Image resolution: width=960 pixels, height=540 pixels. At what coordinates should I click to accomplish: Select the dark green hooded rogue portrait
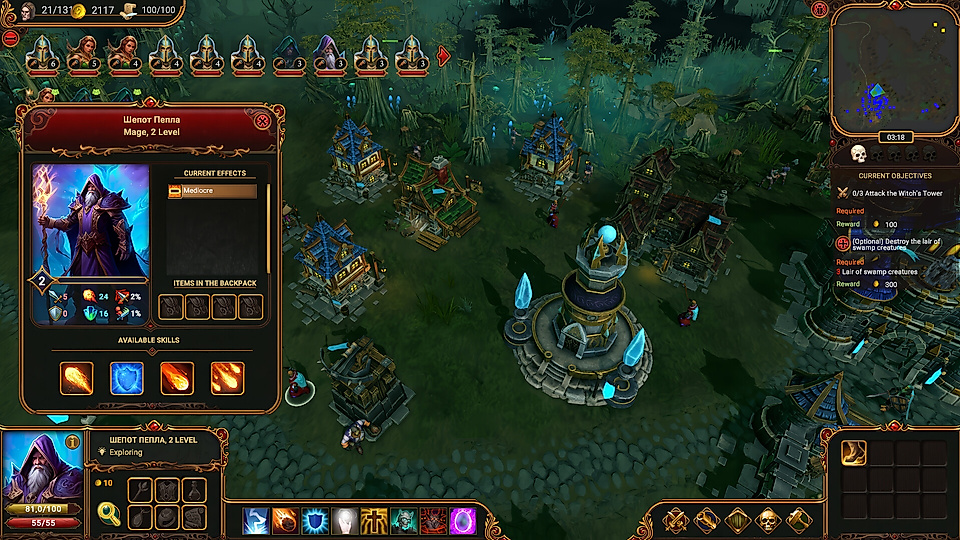(x=288, y=54)
